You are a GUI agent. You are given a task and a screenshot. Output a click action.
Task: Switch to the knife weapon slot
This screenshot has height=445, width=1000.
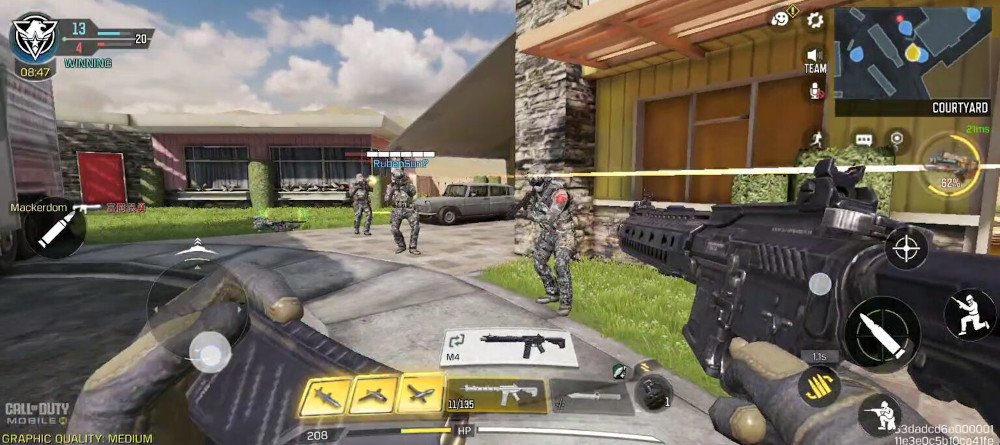click(x=591, y=395)
